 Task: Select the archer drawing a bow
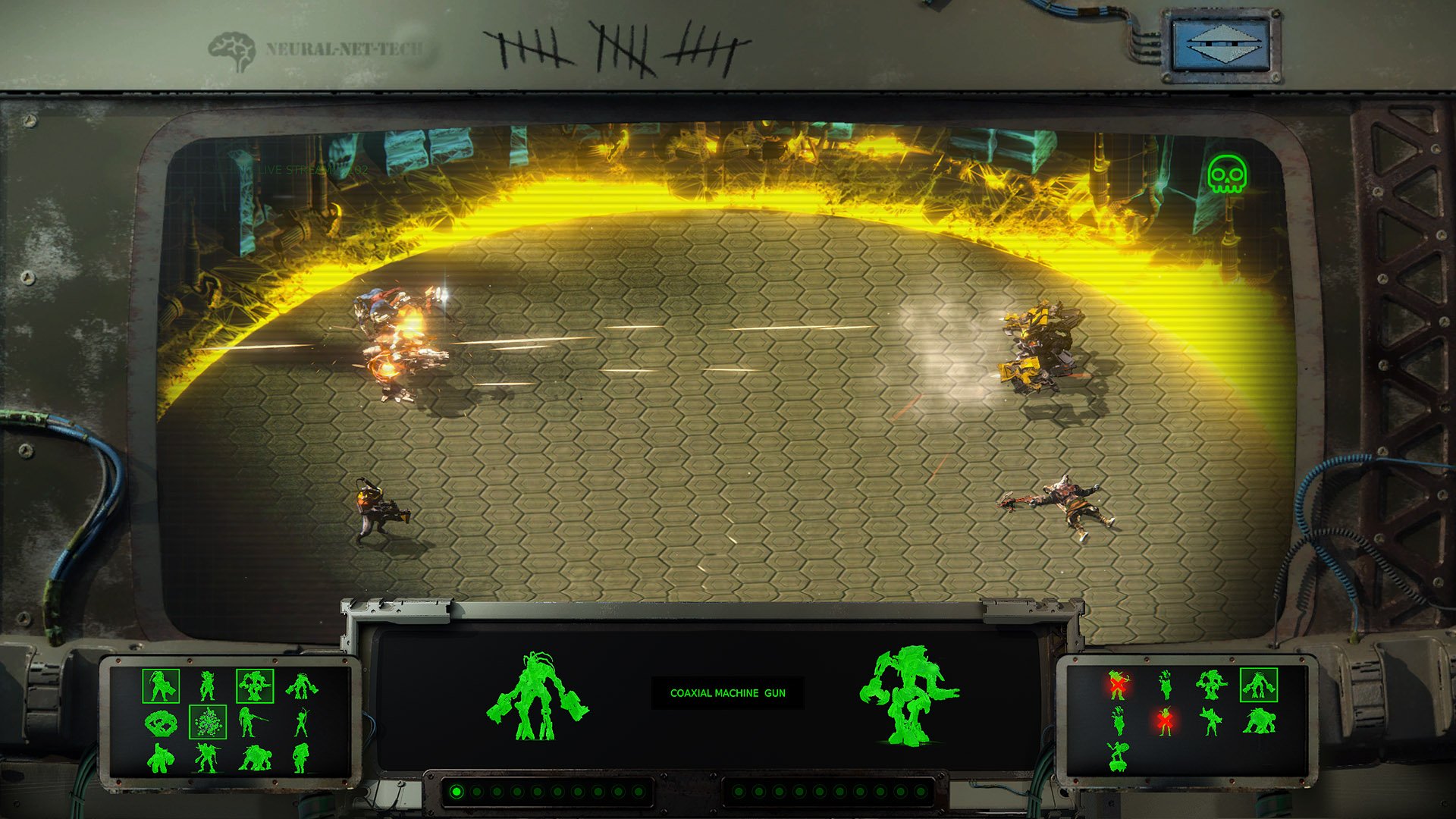(302, 722)
